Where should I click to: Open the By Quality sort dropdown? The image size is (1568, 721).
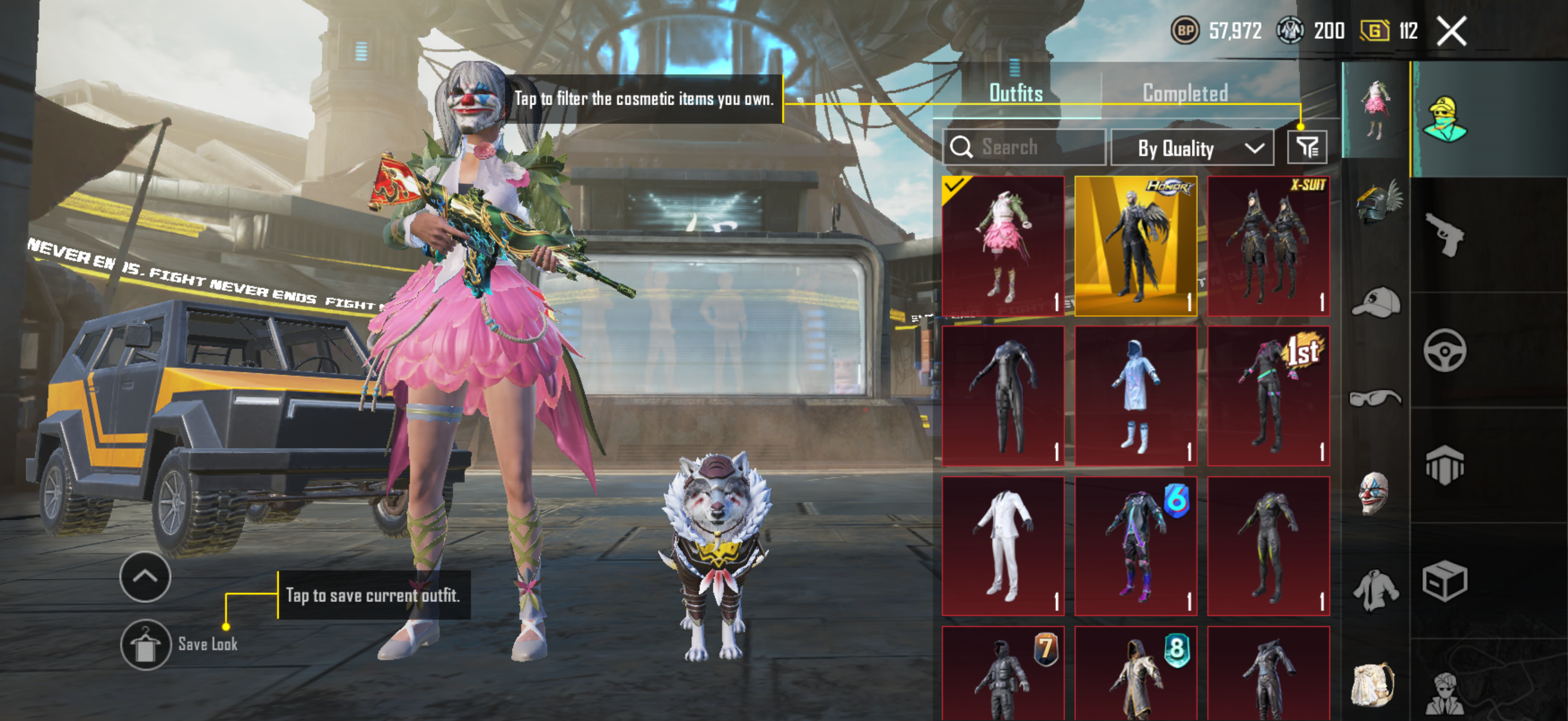(1191, 148)
